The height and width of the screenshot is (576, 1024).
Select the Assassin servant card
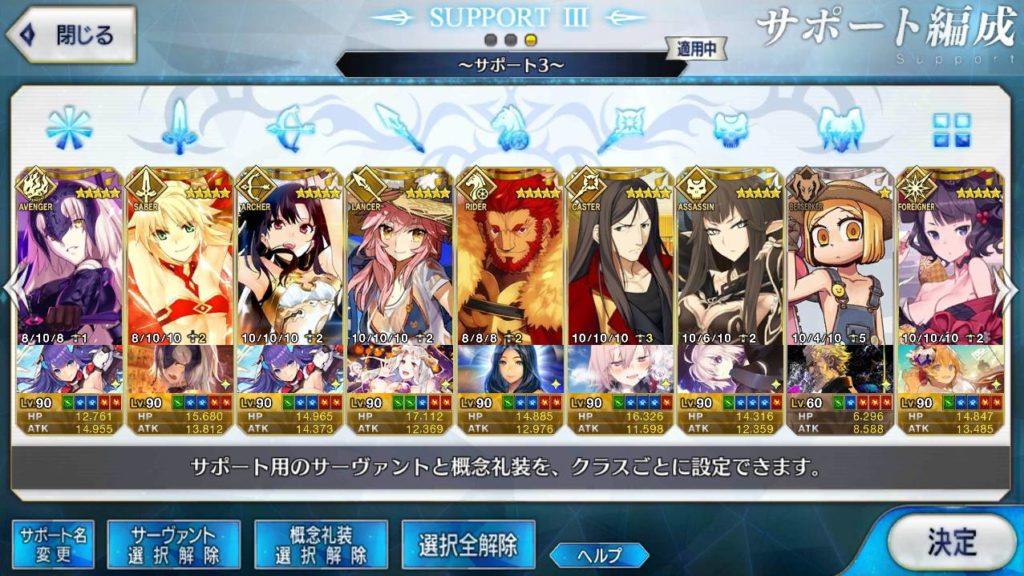[729, 255]
